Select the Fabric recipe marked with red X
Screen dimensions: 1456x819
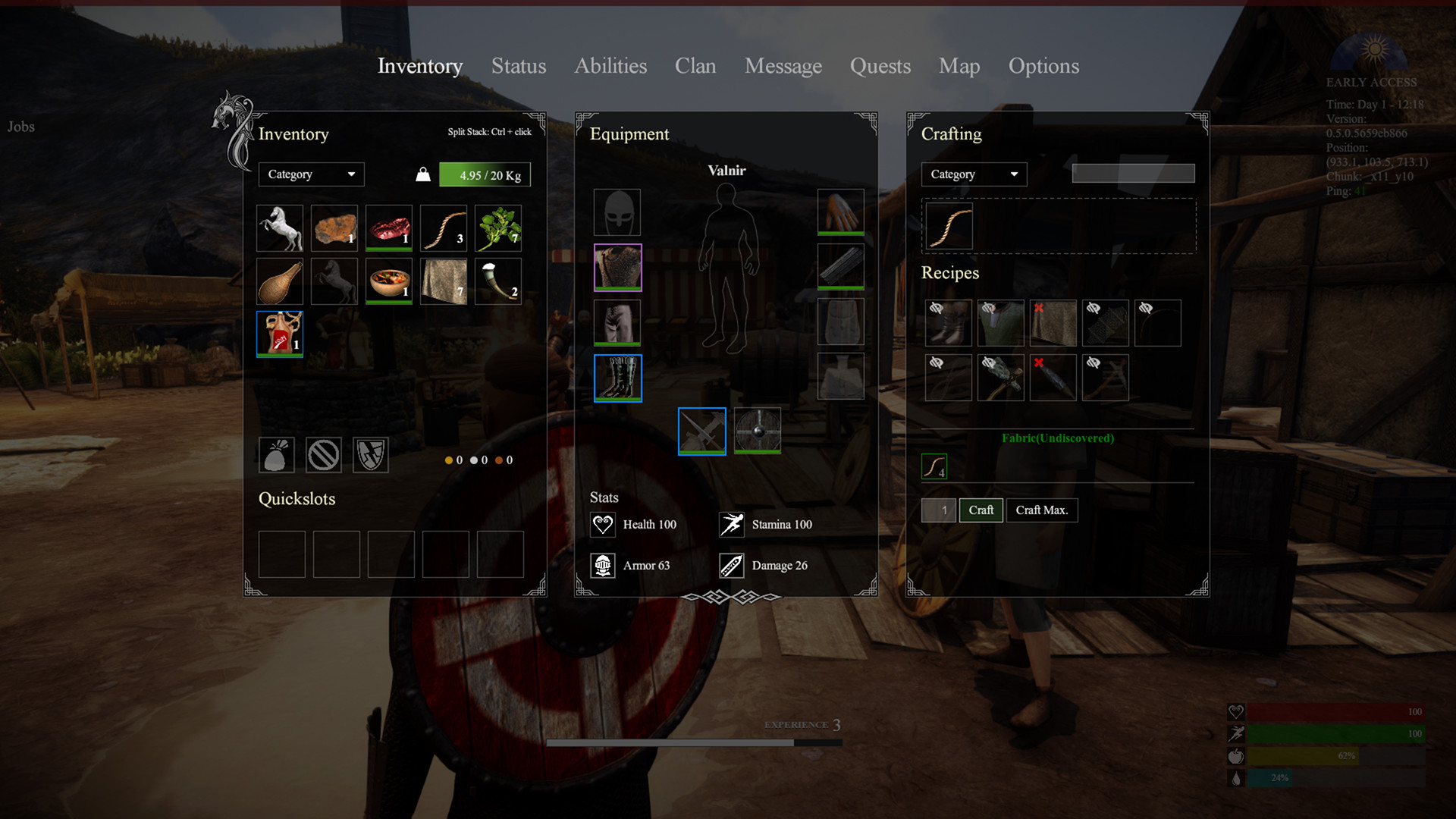coord(1053,323)
